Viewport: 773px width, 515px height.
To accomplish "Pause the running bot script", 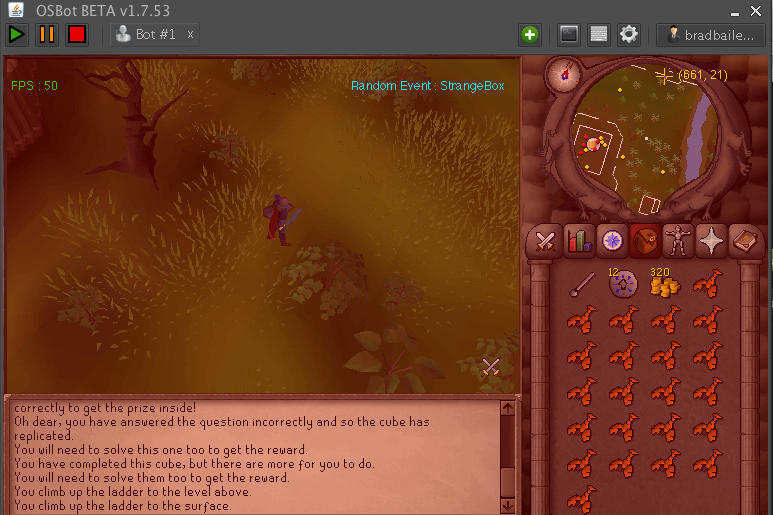I will [x=47, y=34].
